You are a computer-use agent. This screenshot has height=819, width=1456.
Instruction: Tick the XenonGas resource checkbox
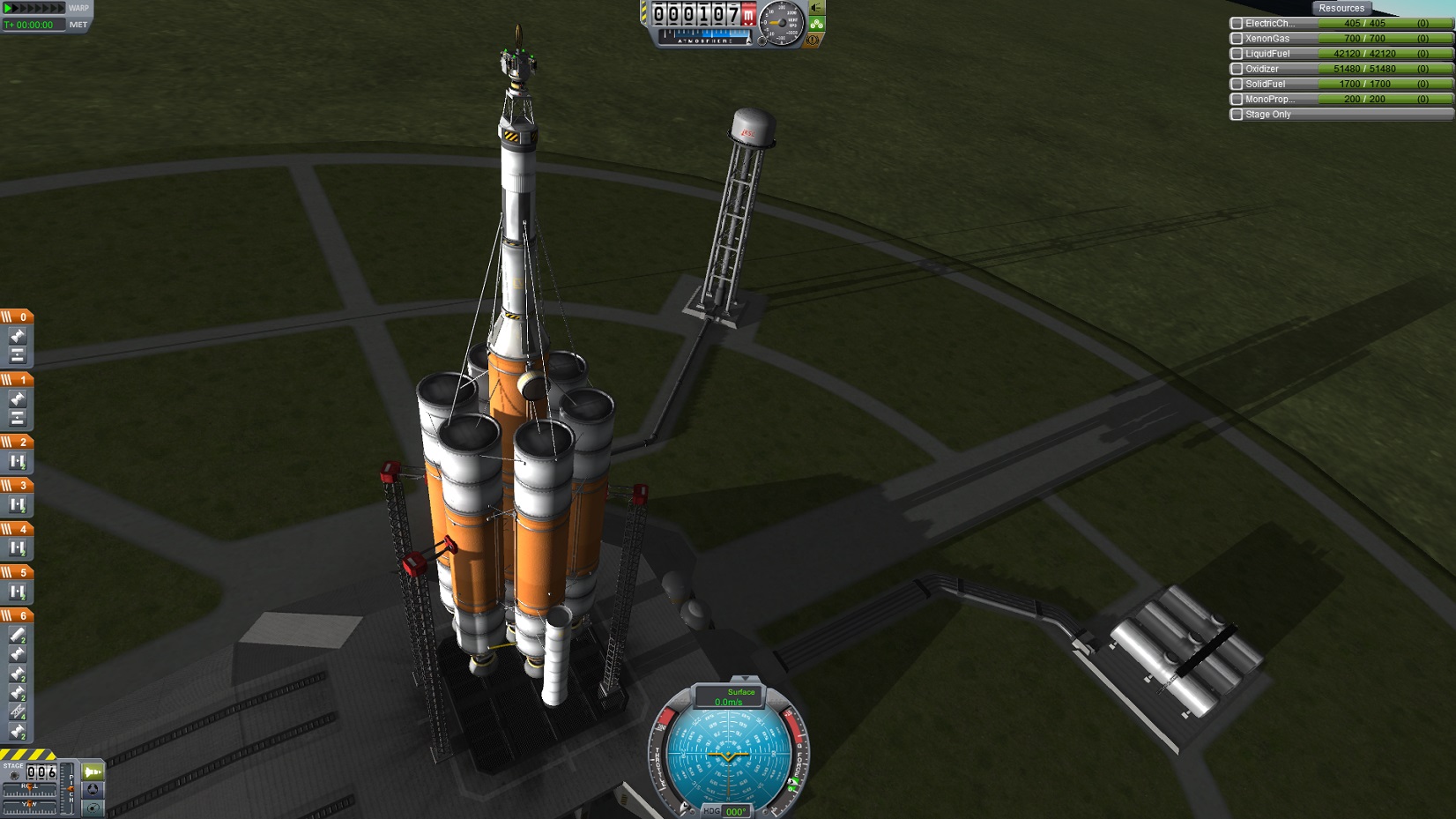(x=1237, y=39)
